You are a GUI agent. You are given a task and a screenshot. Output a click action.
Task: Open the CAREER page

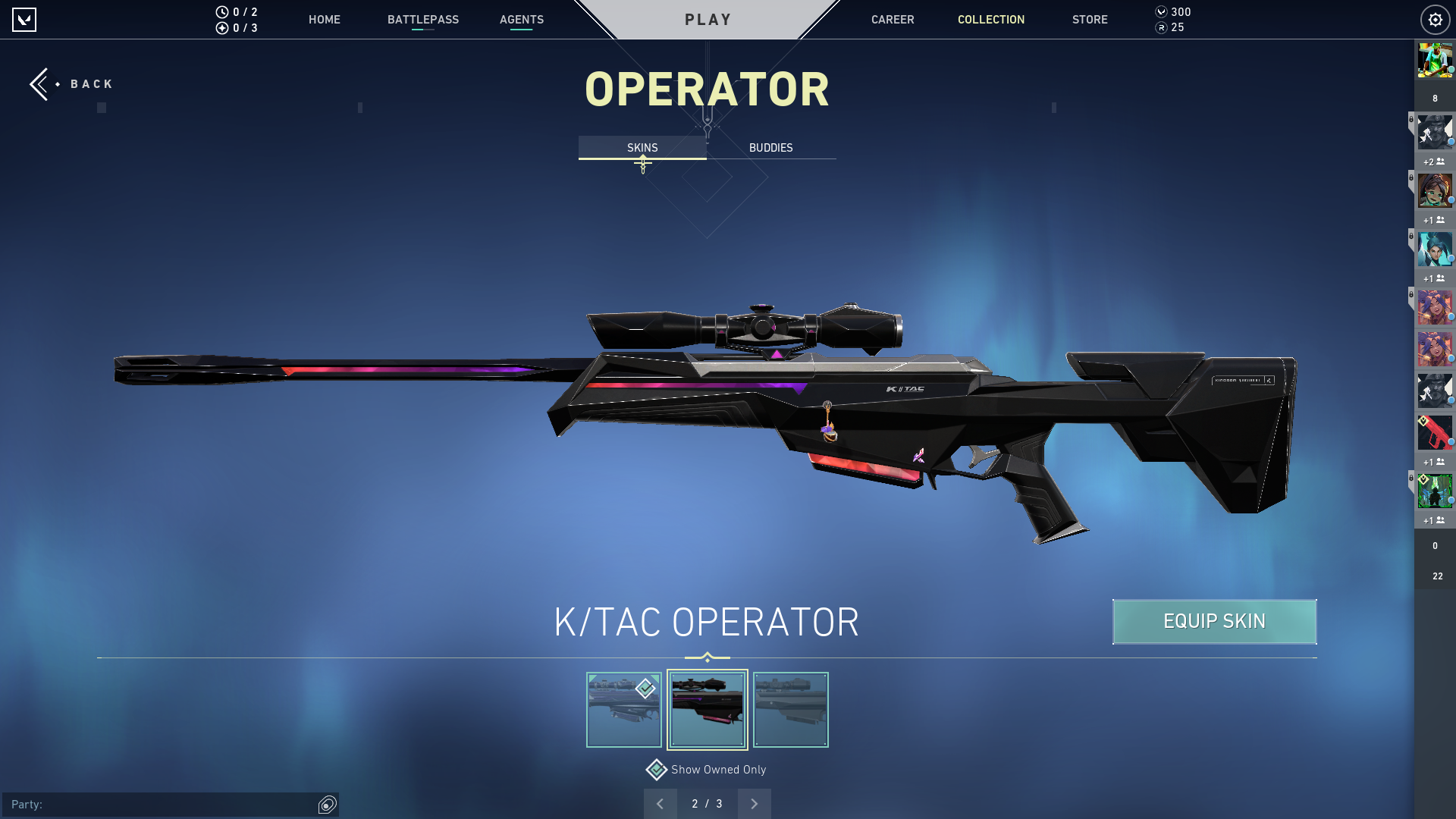point(892,20)
